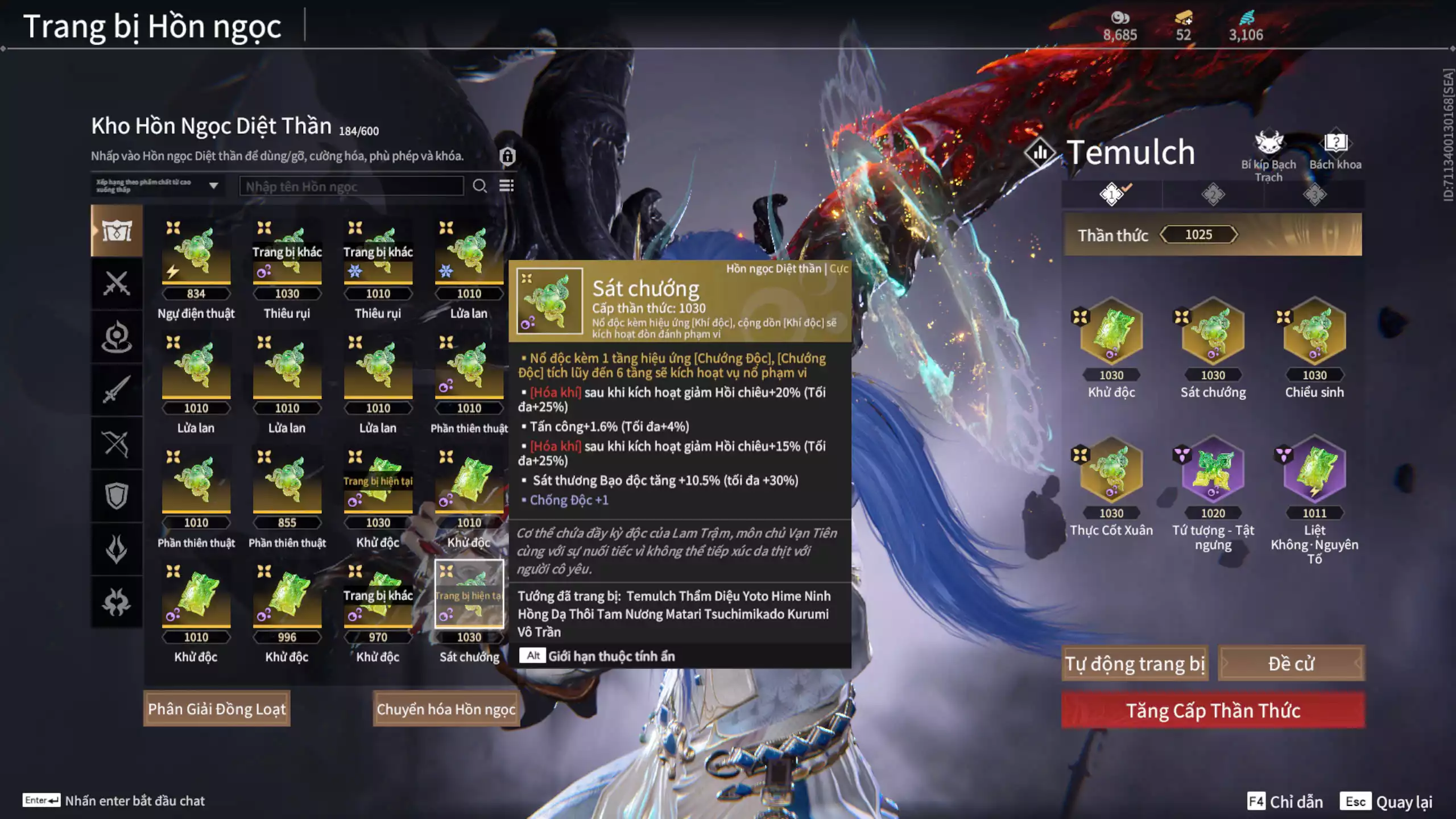Viewport: 1456px width, 819px height.
Task: Switch to the crossed swords category tab
Action: (x=117, y=283)
